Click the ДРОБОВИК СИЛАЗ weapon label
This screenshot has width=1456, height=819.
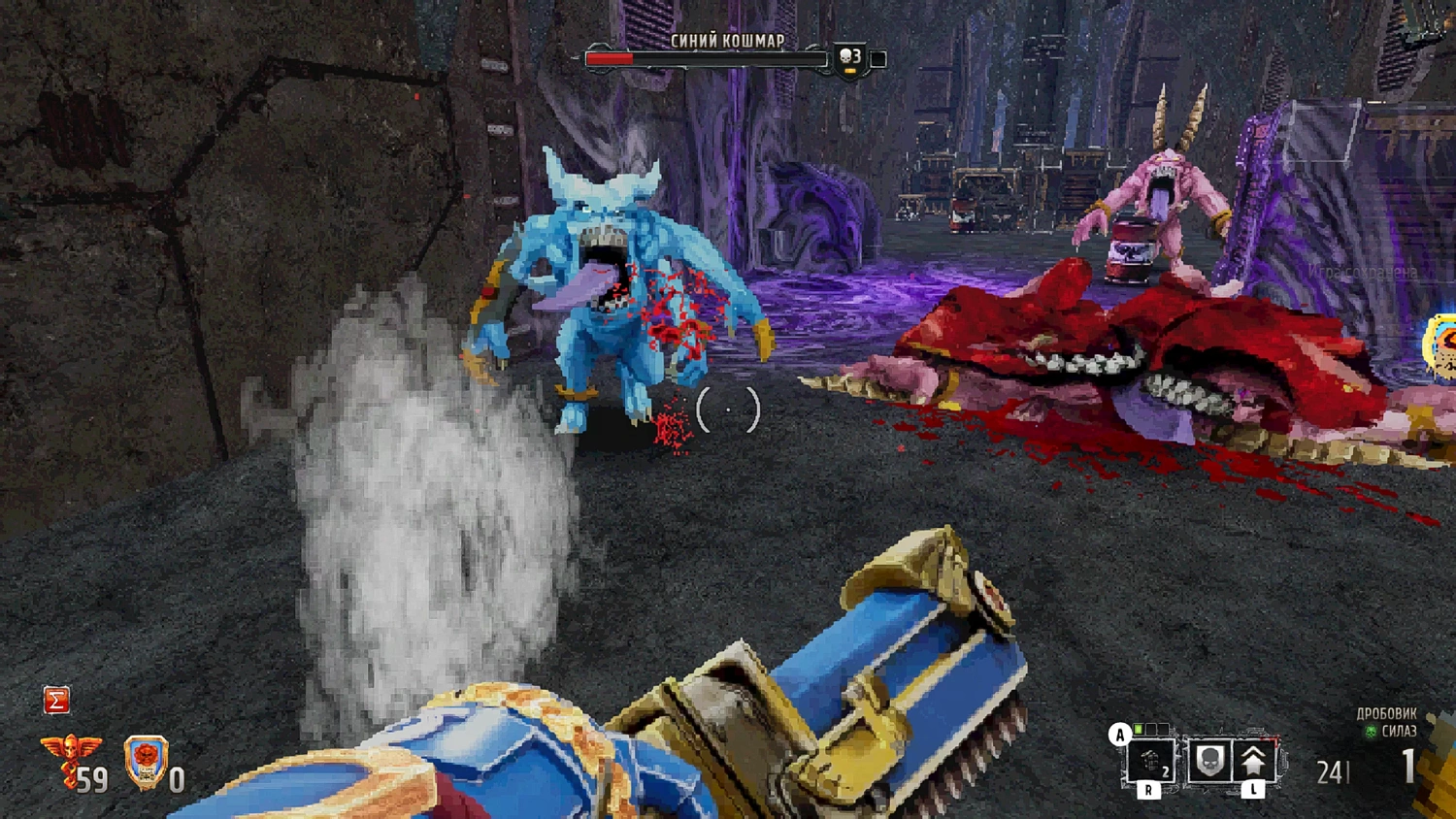1386,722
